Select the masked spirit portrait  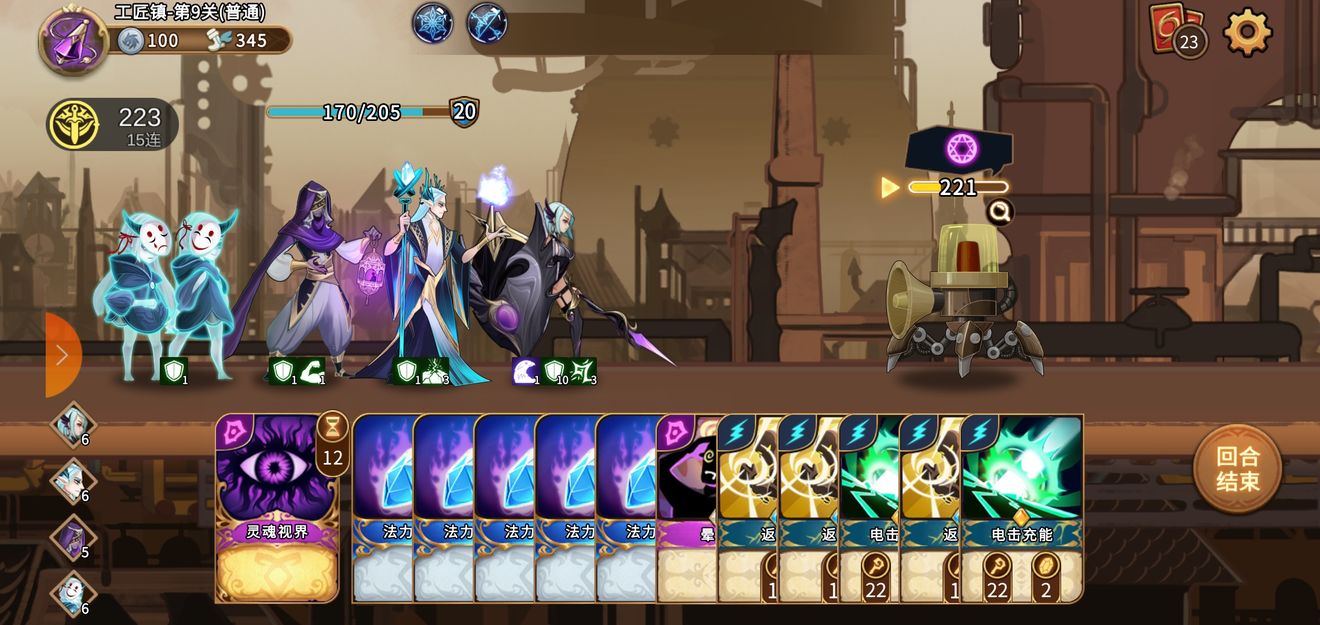click(73, 593)
